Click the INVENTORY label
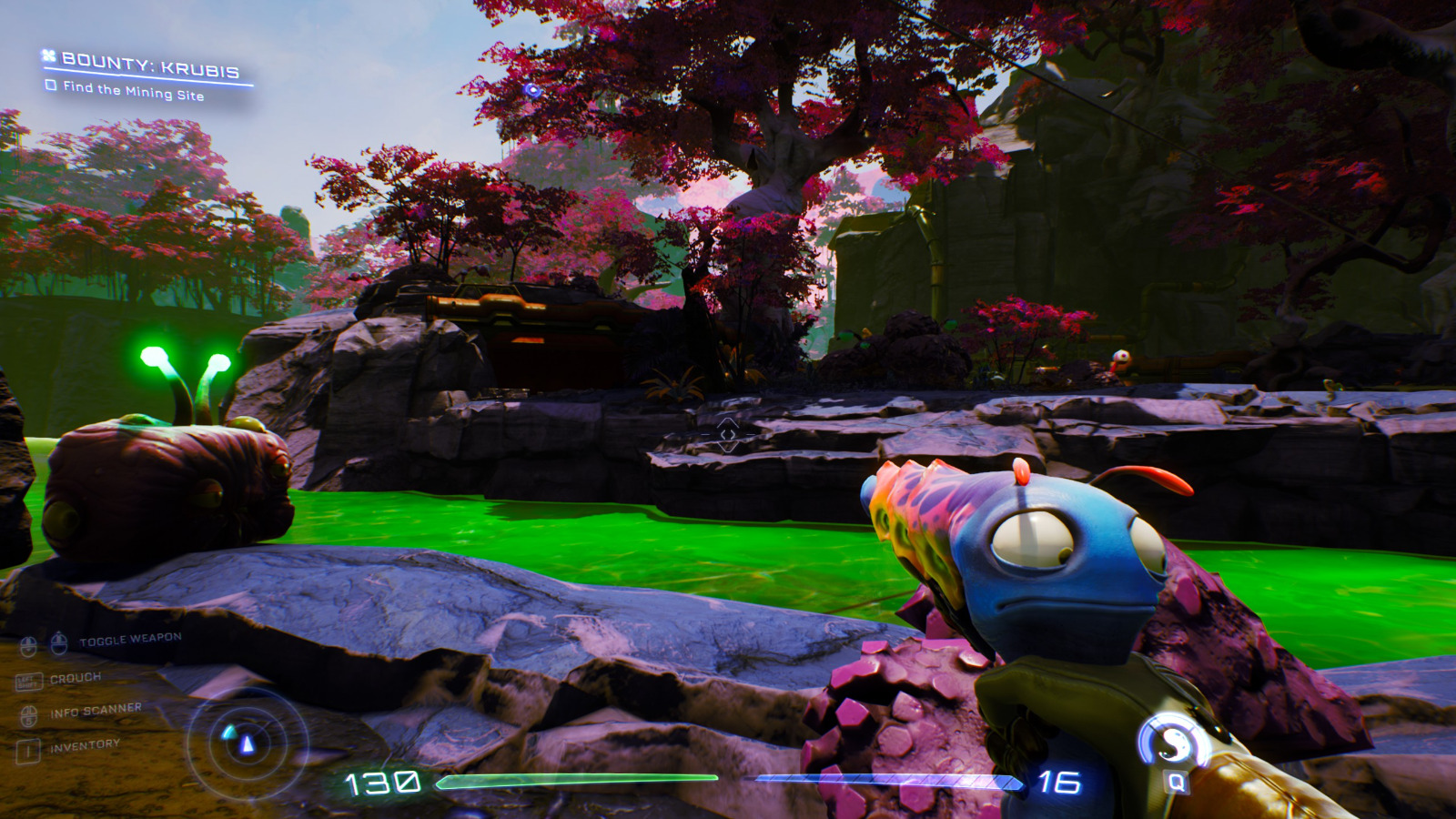1456x819 pixels. (85, 744)
